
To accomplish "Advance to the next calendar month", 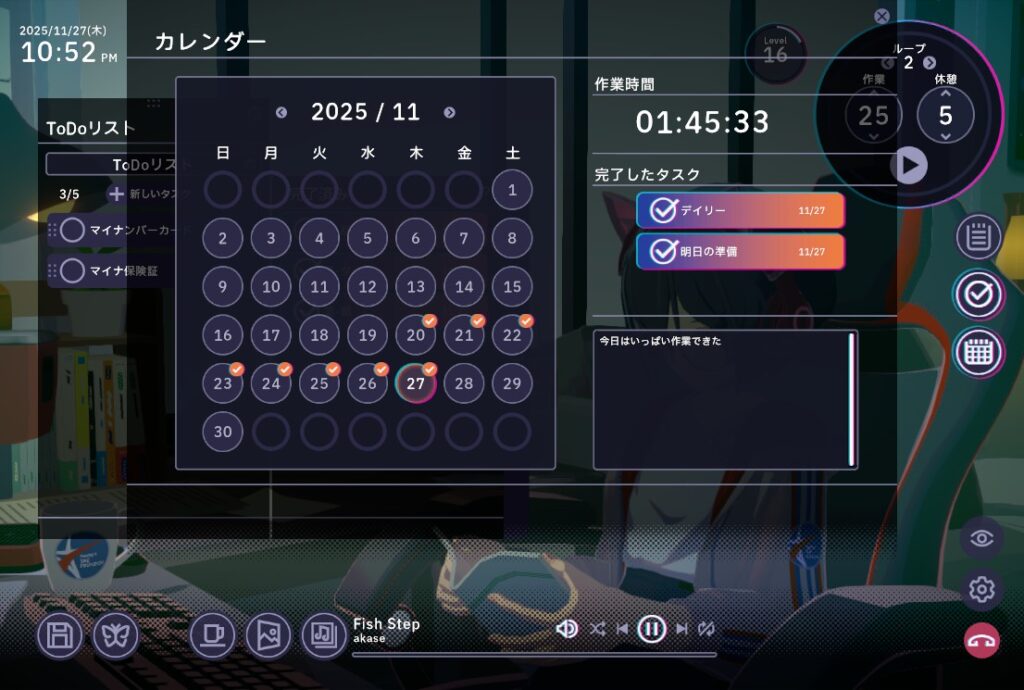I will pos(449,113).
